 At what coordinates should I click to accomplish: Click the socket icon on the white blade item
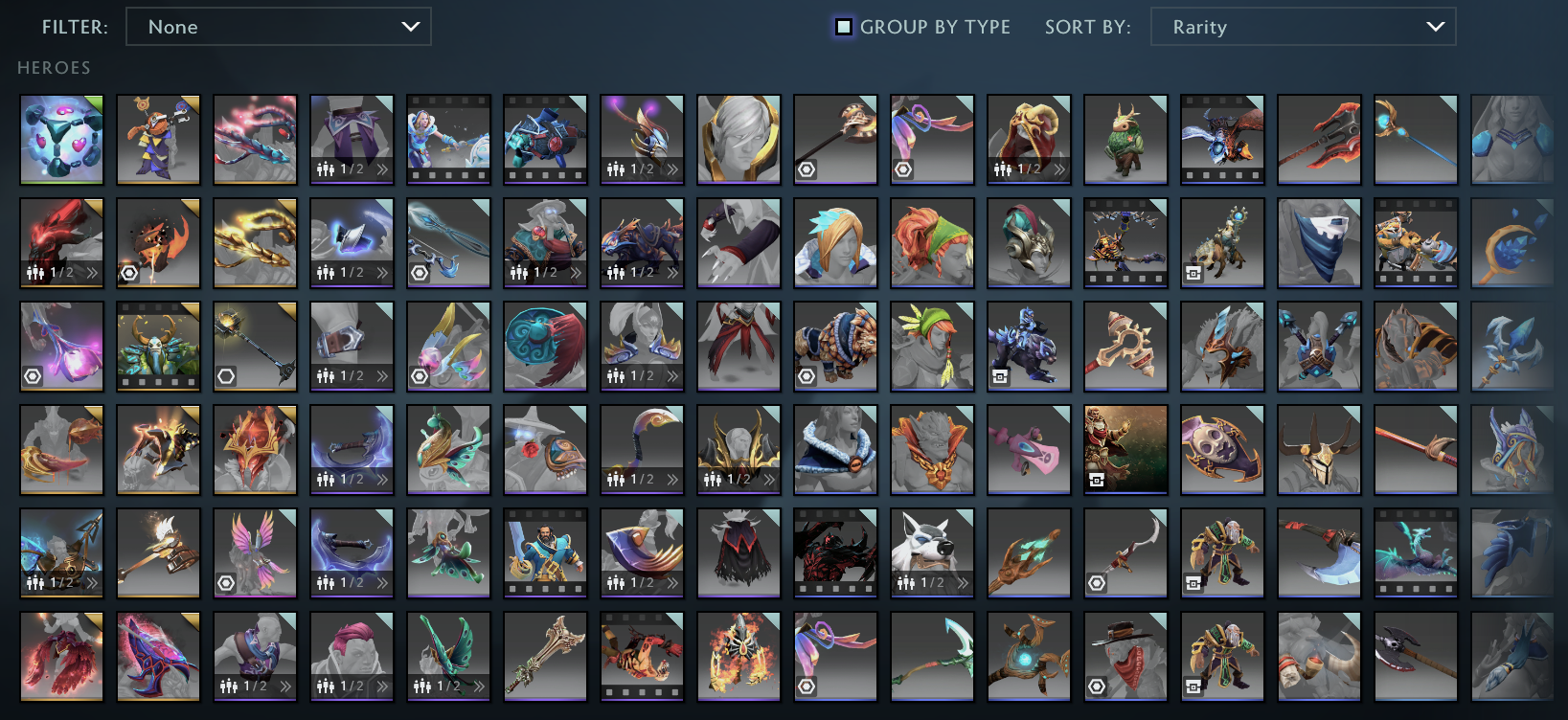(x=1096, y=582)
